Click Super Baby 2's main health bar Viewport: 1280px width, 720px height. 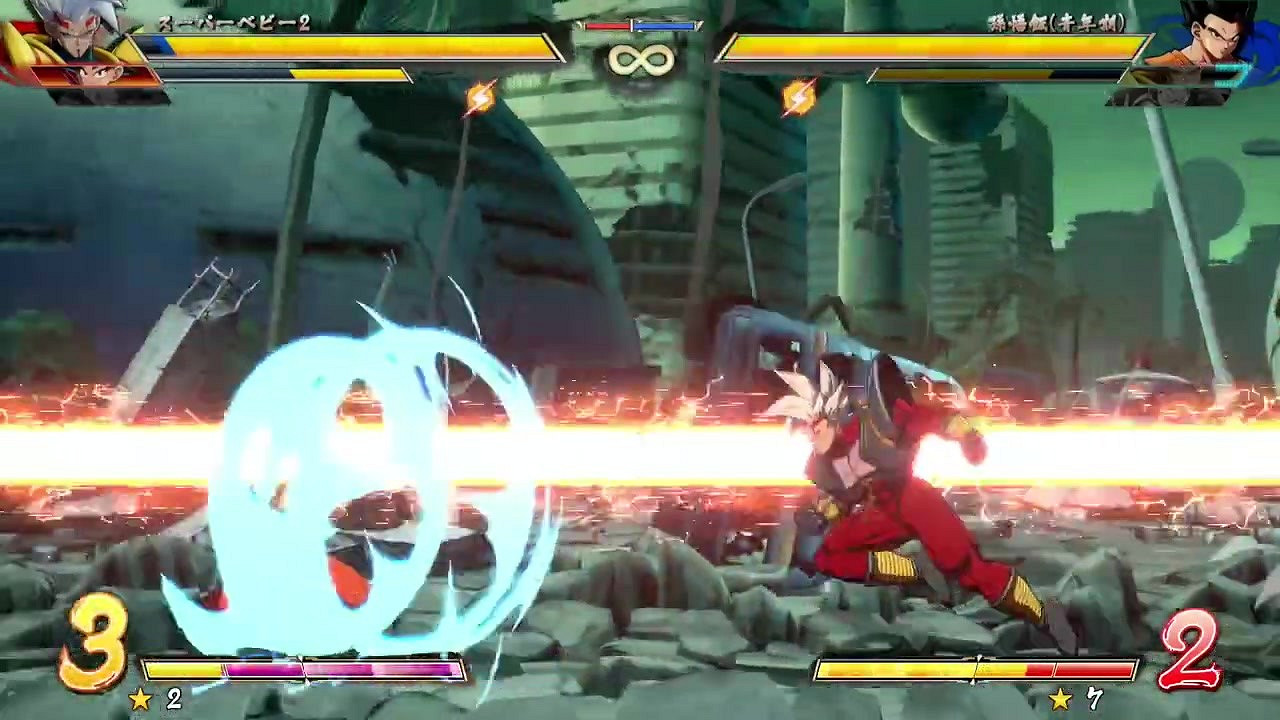350,45
